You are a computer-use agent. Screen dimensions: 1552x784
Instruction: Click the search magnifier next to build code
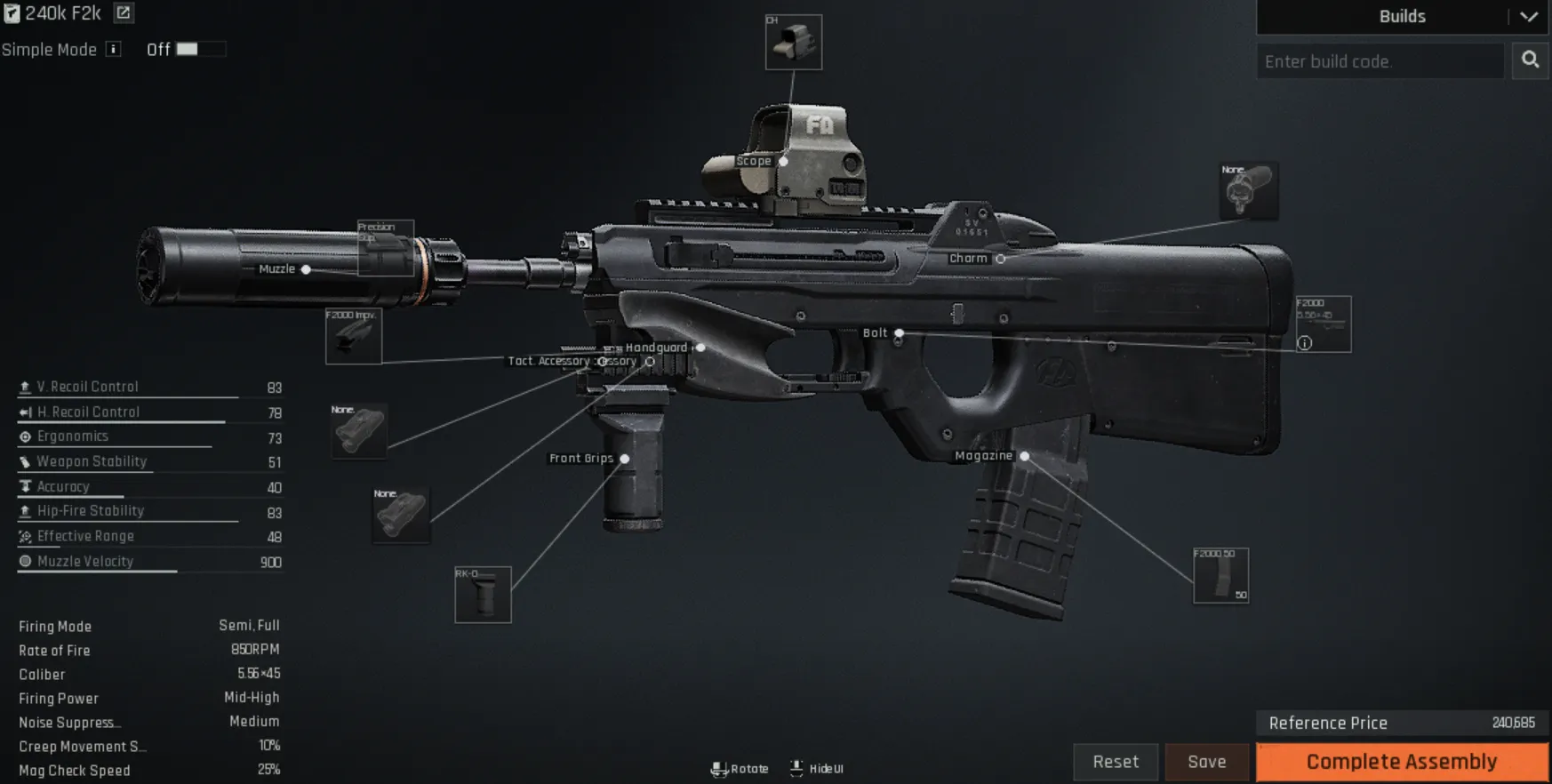pos(1530,60)
